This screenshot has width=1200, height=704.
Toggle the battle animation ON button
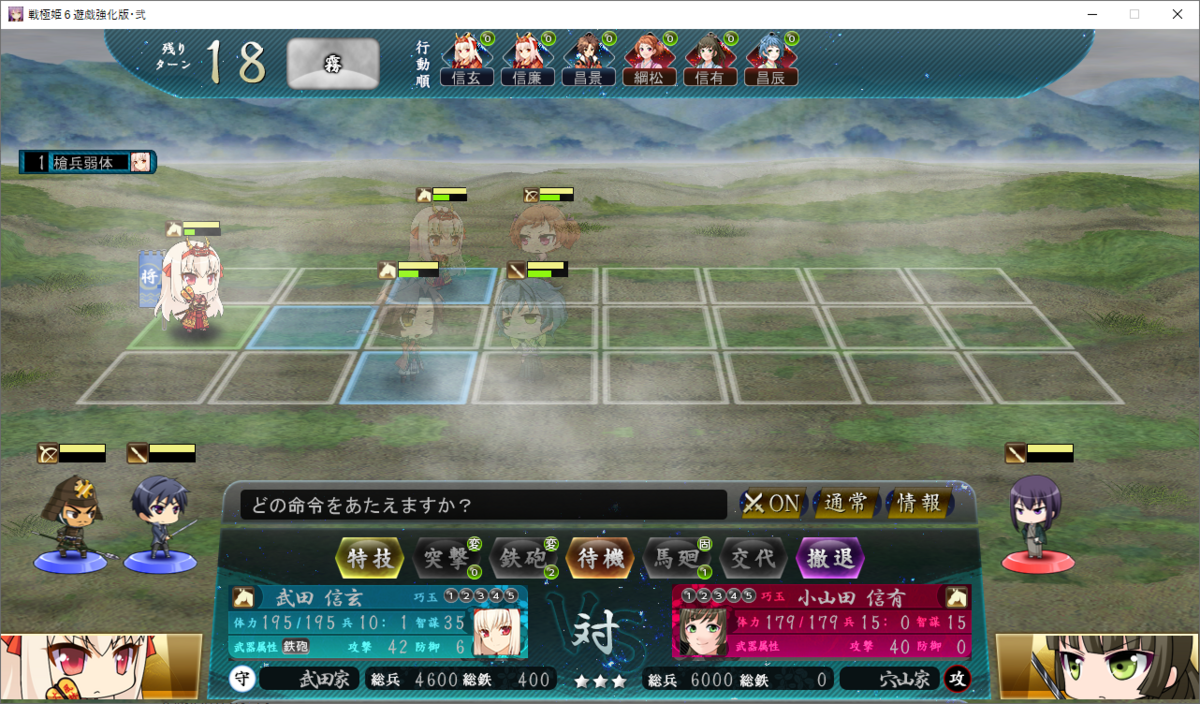coord(772,503)
